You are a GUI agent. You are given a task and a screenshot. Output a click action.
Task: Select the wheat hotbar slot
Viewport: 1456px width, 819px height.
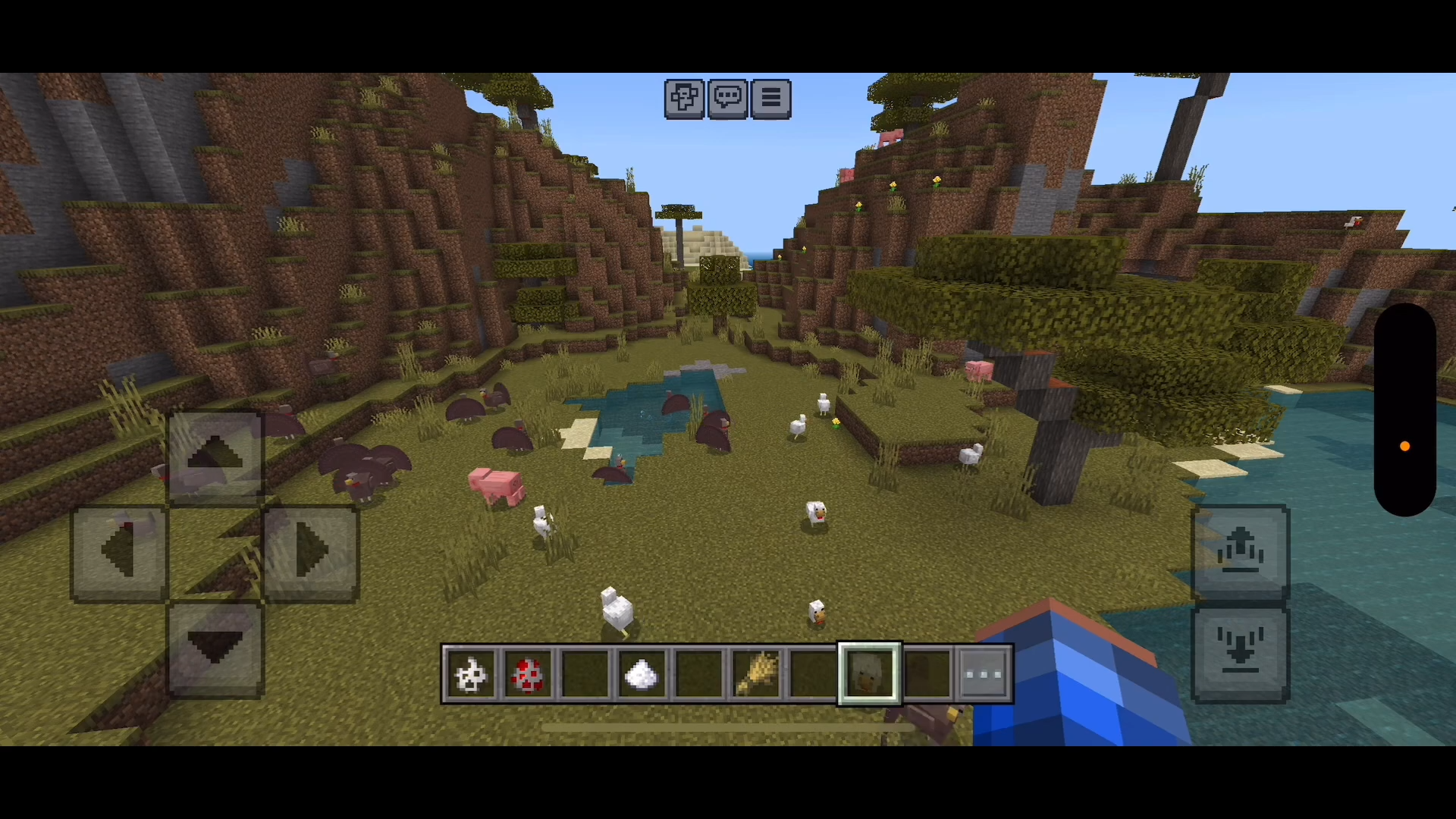coord(756,674)
